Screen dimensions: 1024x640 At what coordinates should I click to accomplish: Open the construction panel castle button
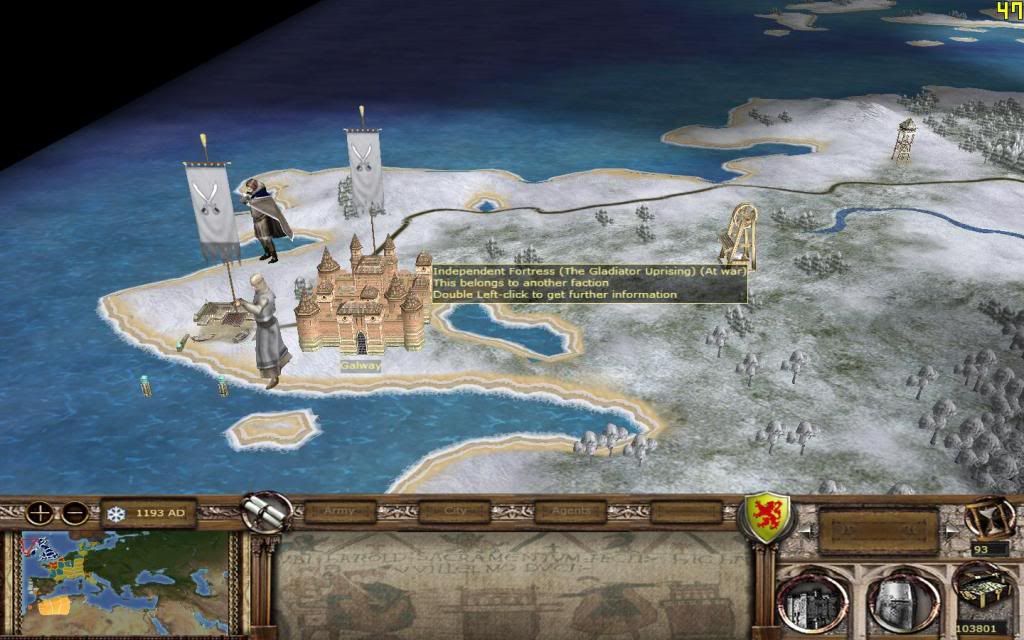[x=811, y=600]
